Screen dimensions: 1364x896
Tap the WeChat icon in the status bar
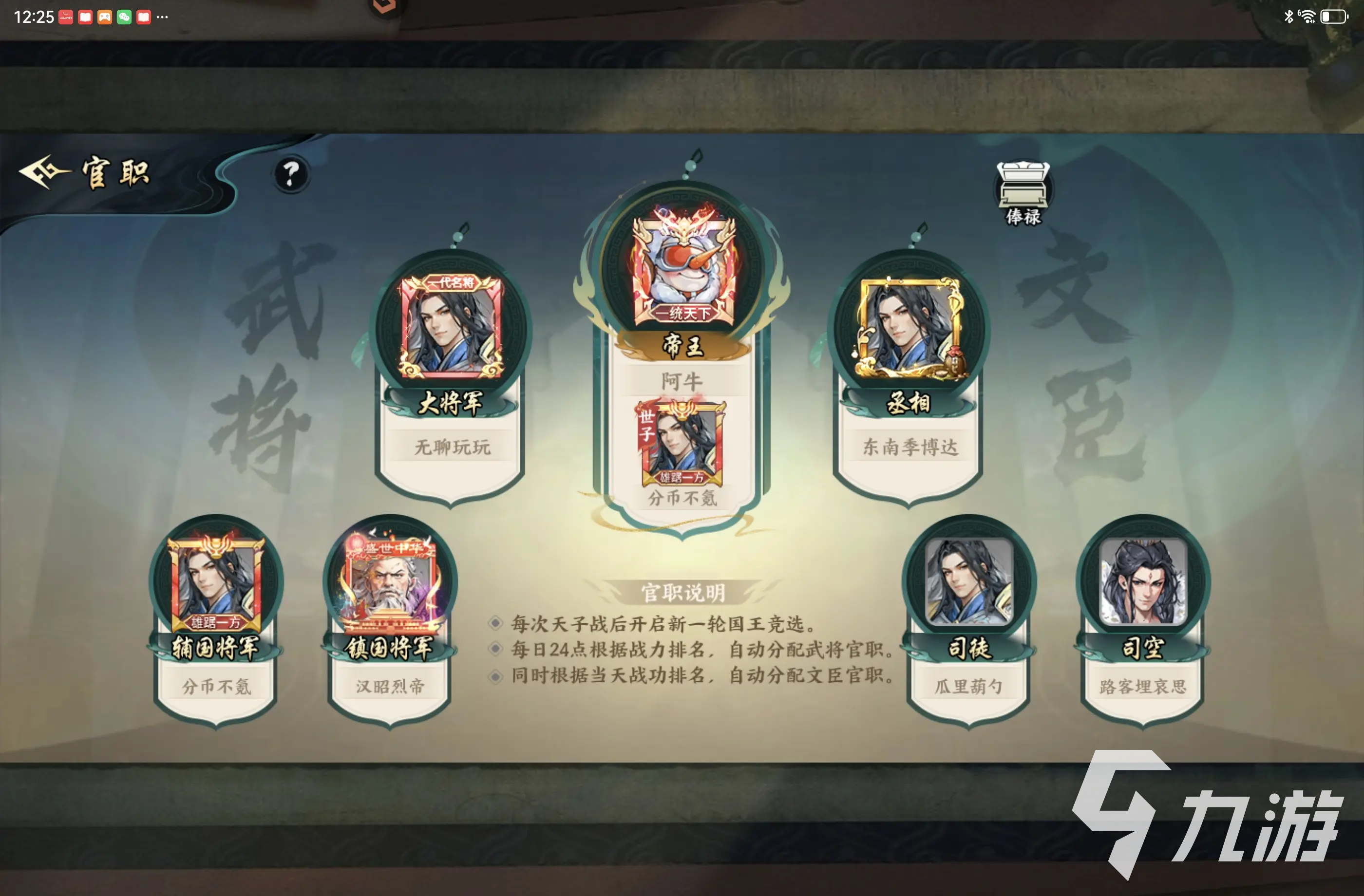pyautogui.click(x=123, y=17)
